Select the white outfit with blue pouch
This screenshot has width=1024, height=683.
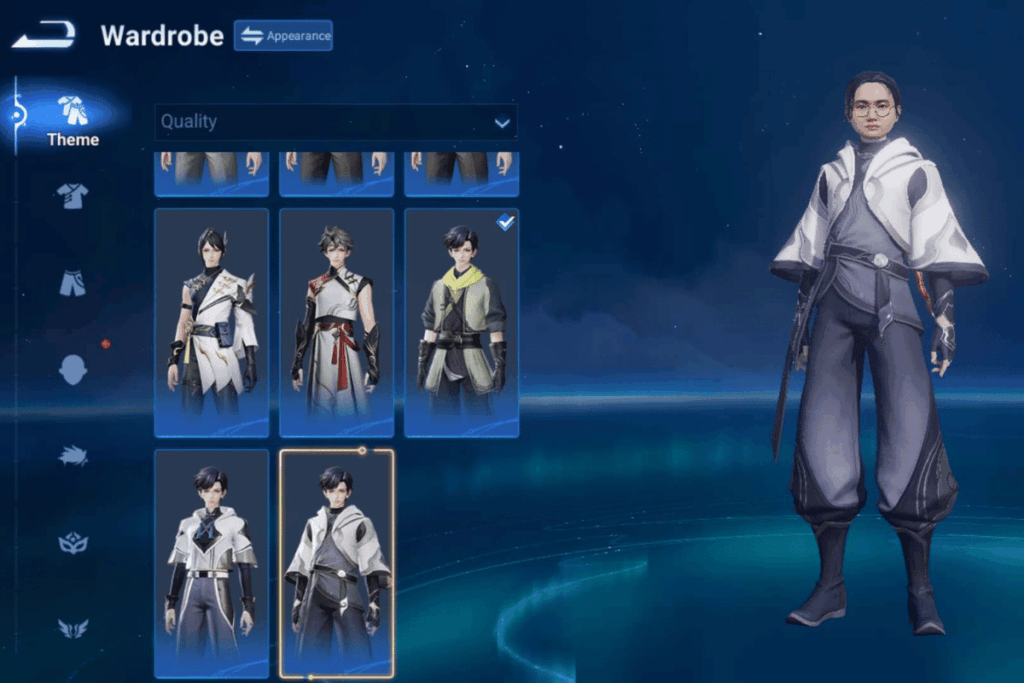point(212,322)
